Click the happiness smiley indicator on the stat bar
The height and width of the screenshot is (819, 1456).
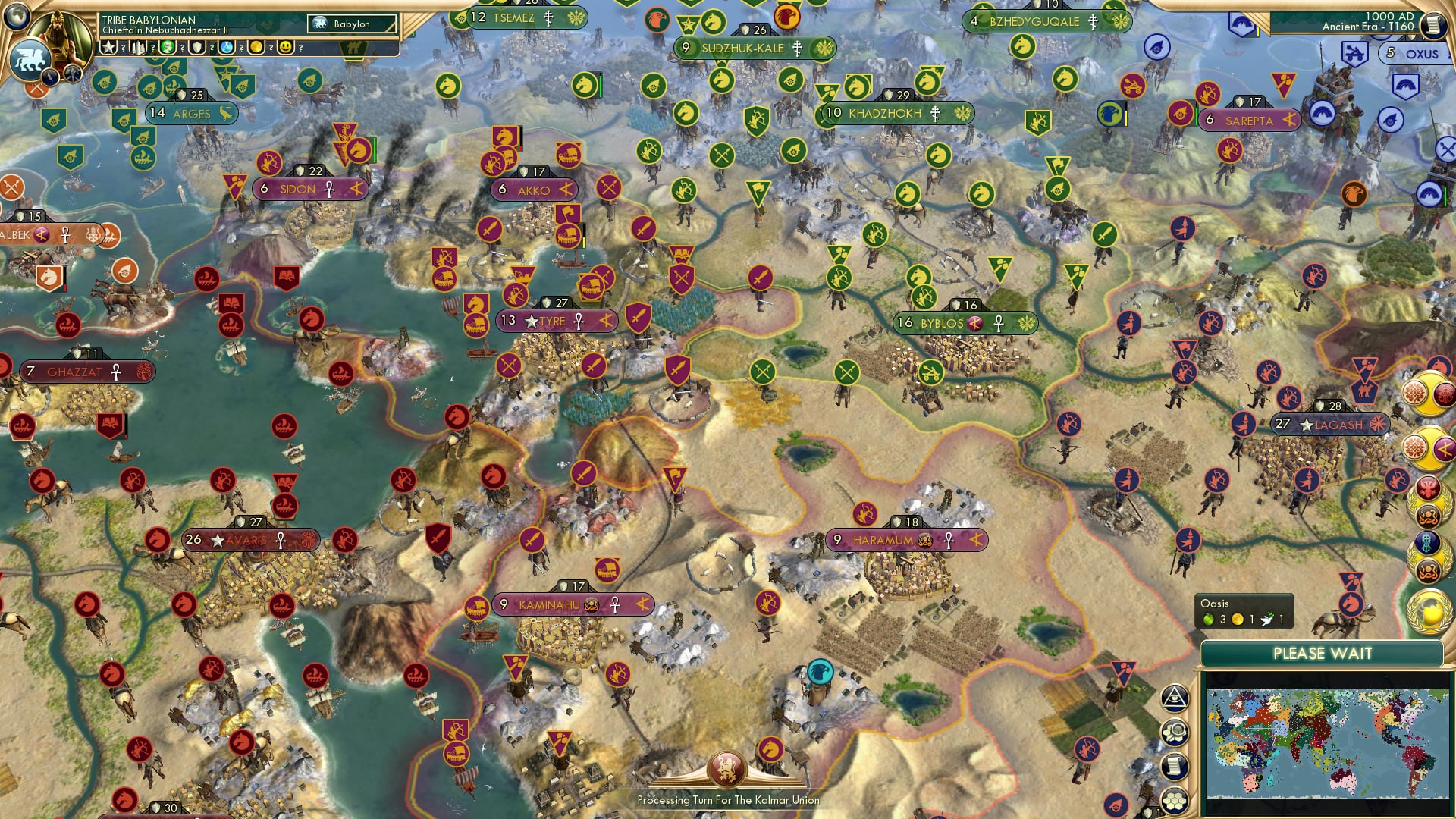pos(286,47)
